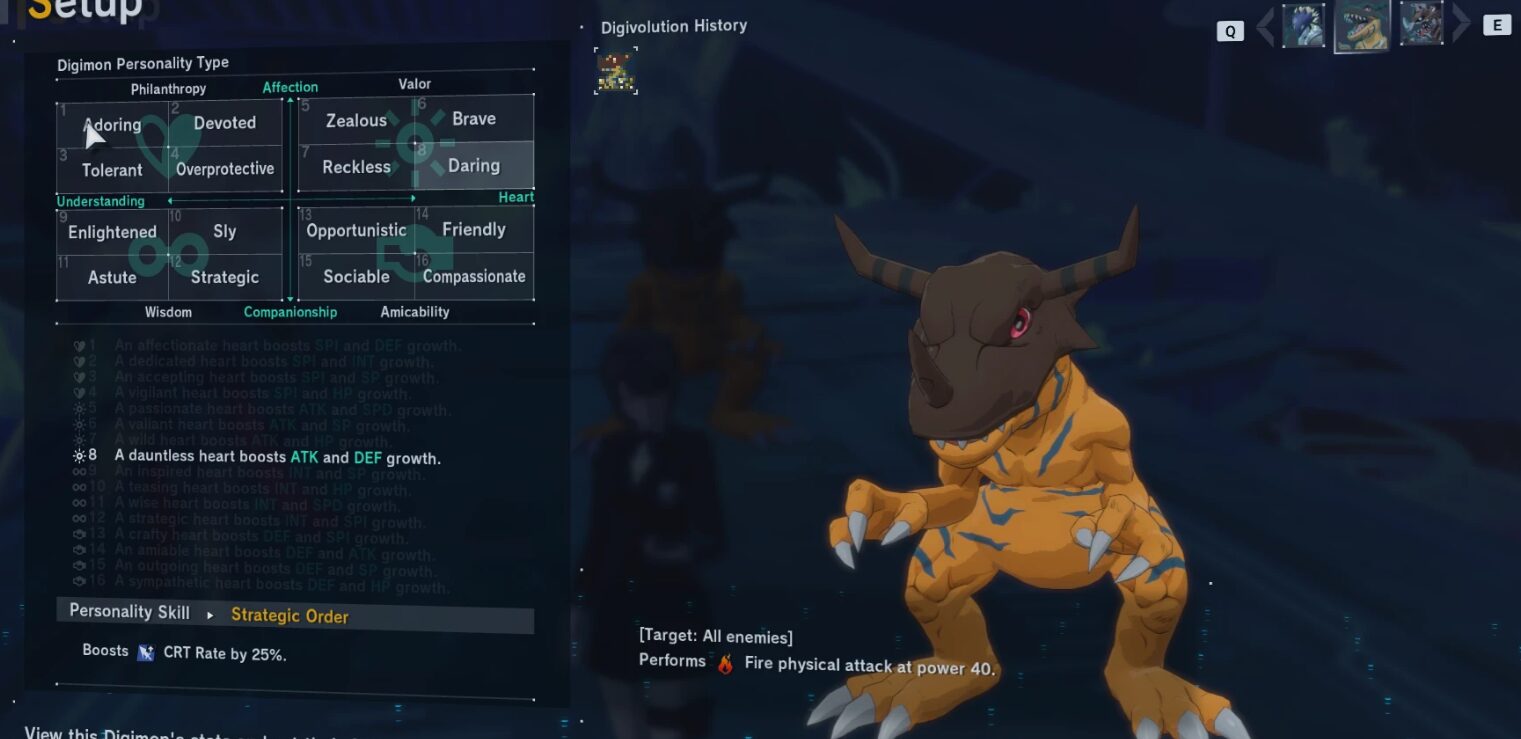The height and width of the screenshot is (739, 1521).
Task: Select the Overprotective personality cell
Action: pyautogui.click(x=225, y=169)
